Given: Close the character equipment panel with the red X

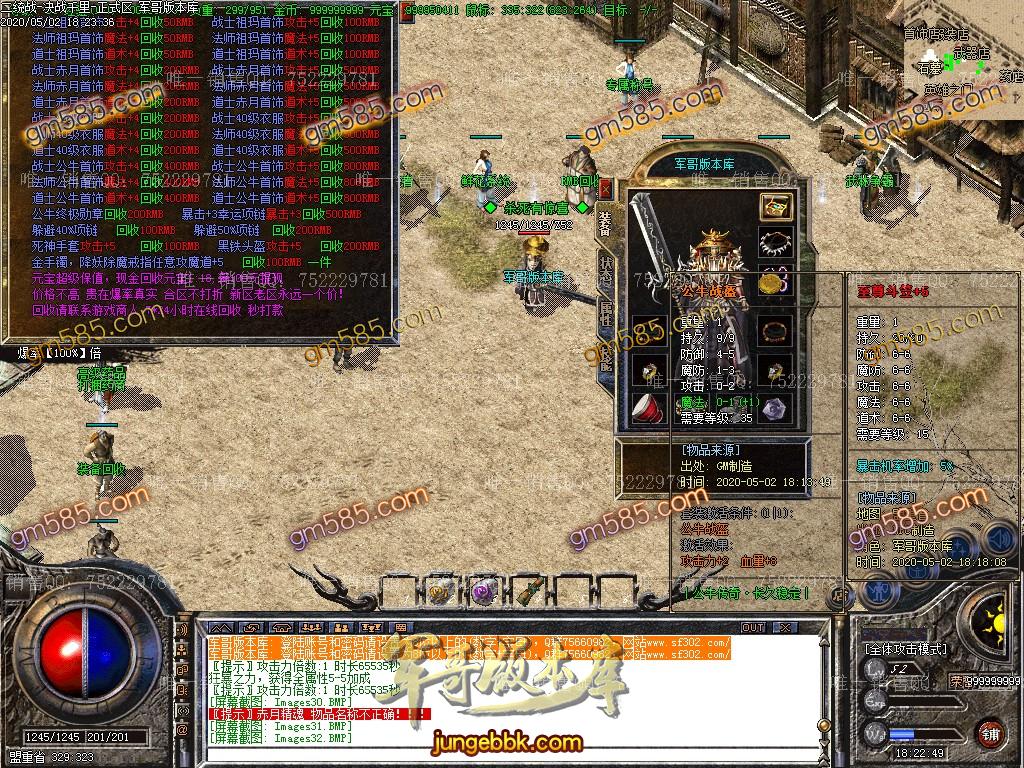Looking at the screenshot, I should click(x=605, y=187).
